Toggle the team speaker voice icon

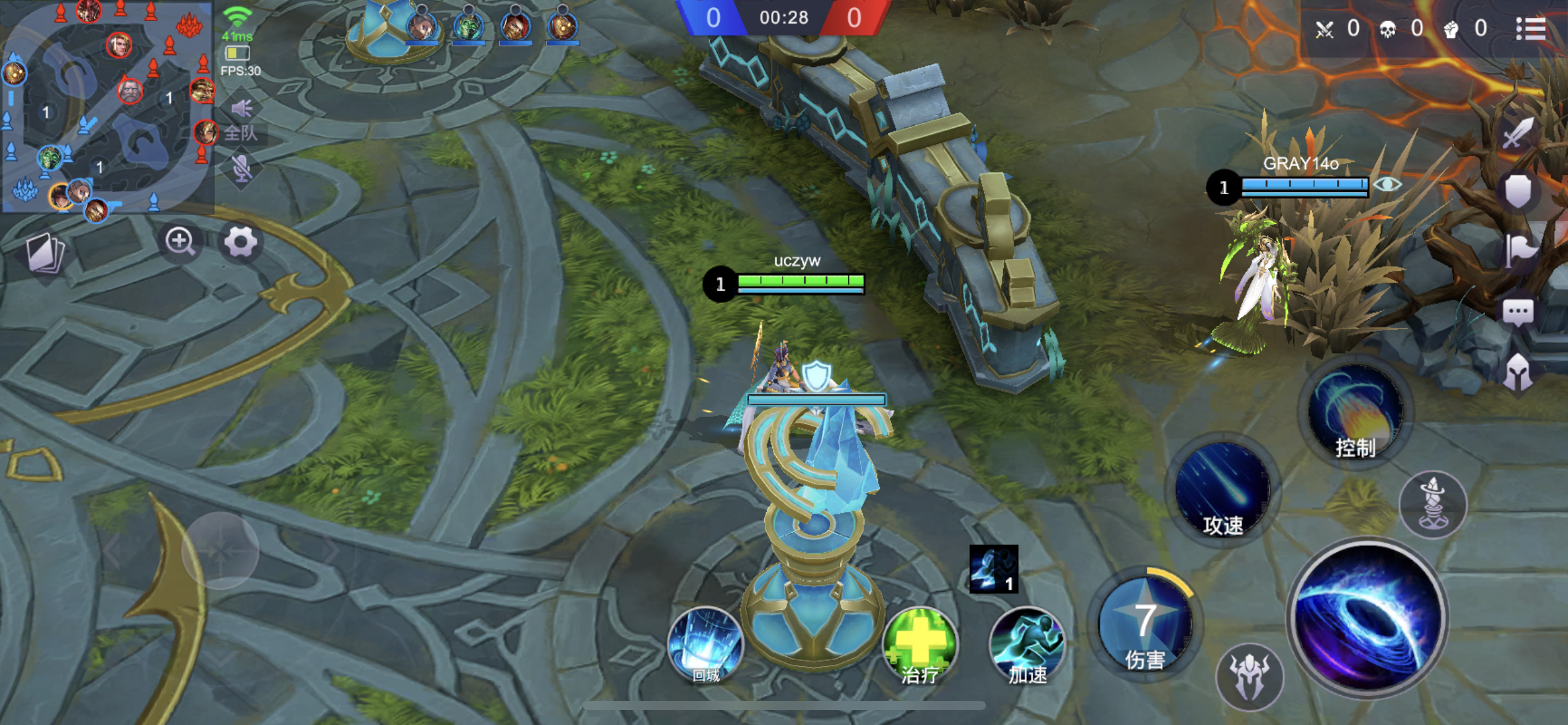pos(242,109)
